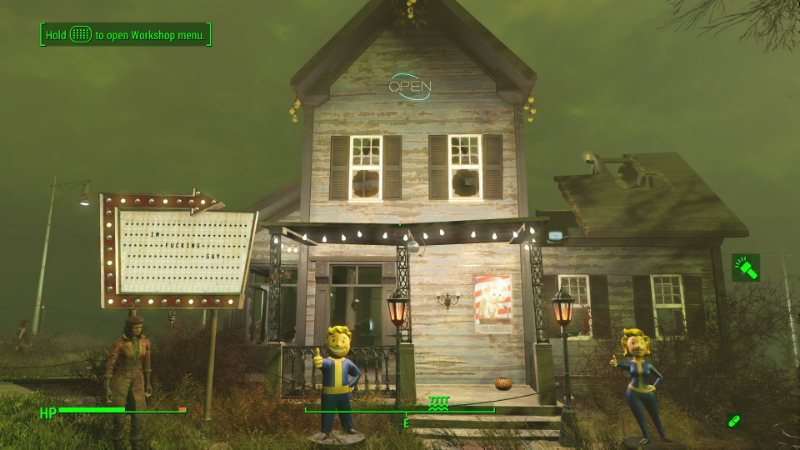Click the location marker on the compass
Image resolution: width=800 pixels, height=450 pixels.
[x=437, y=403]
